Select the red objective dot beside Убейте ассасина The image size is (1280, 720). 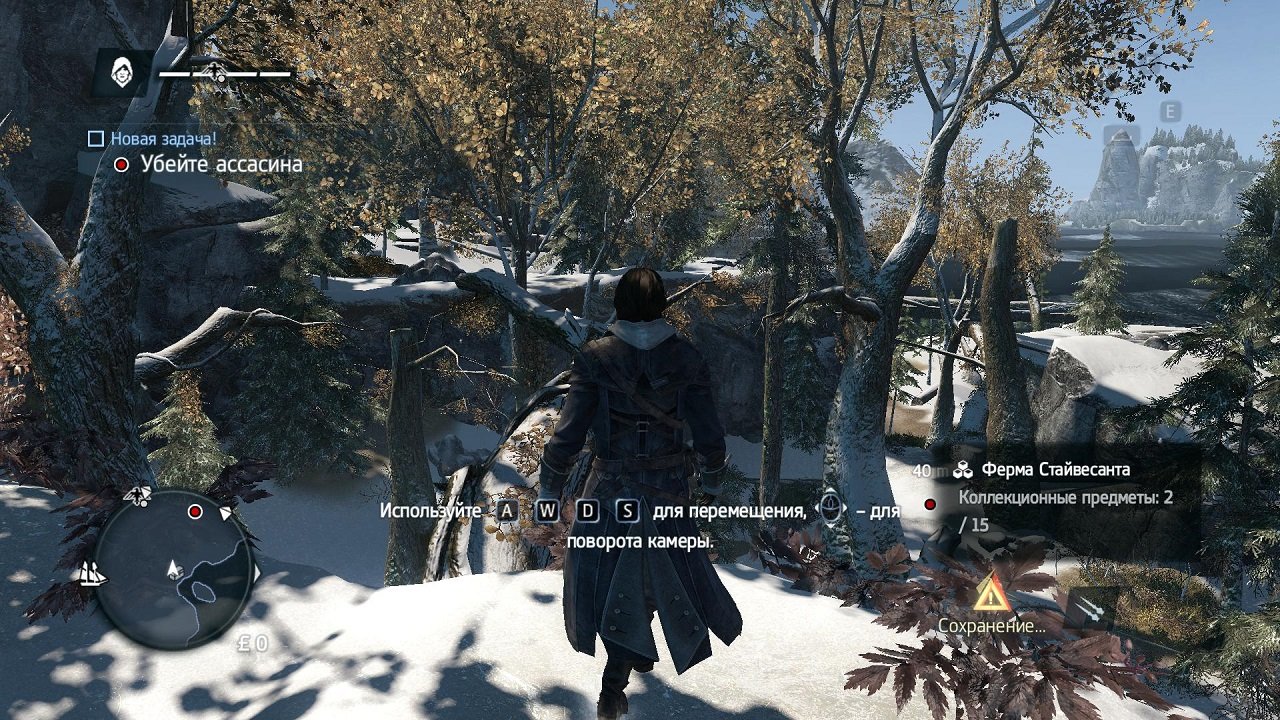[x=124, y=163]
